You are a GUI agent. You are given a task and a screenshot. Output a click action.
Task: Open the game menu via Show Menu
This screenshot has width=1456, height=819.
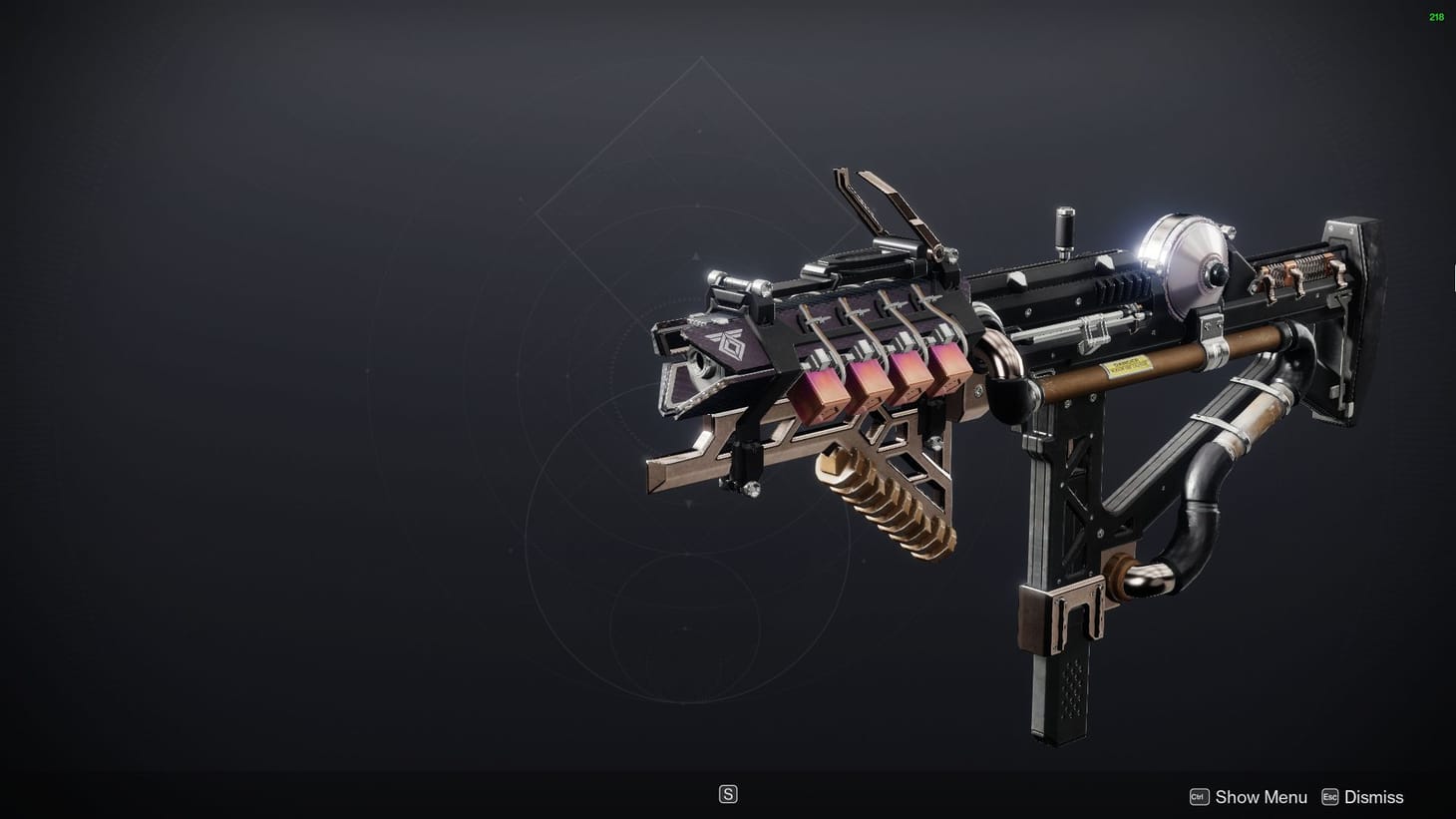1261,797
